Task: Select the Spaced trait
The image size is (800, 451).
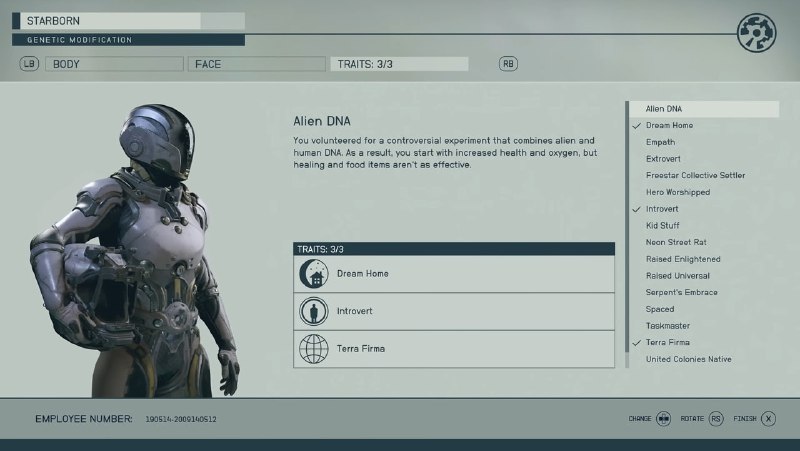Action: point(660,309)
